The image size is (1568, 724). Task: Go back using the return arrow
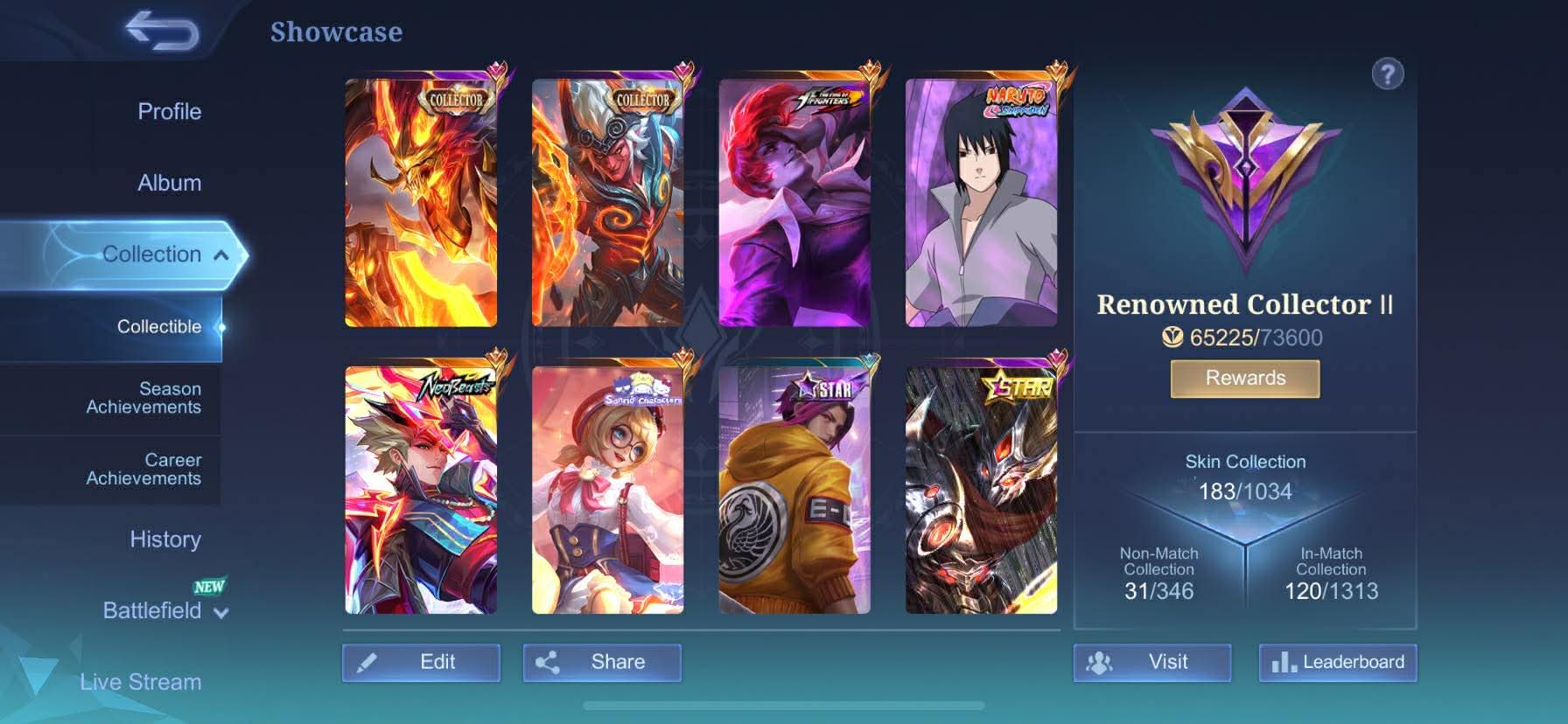[x=163, y=31]
